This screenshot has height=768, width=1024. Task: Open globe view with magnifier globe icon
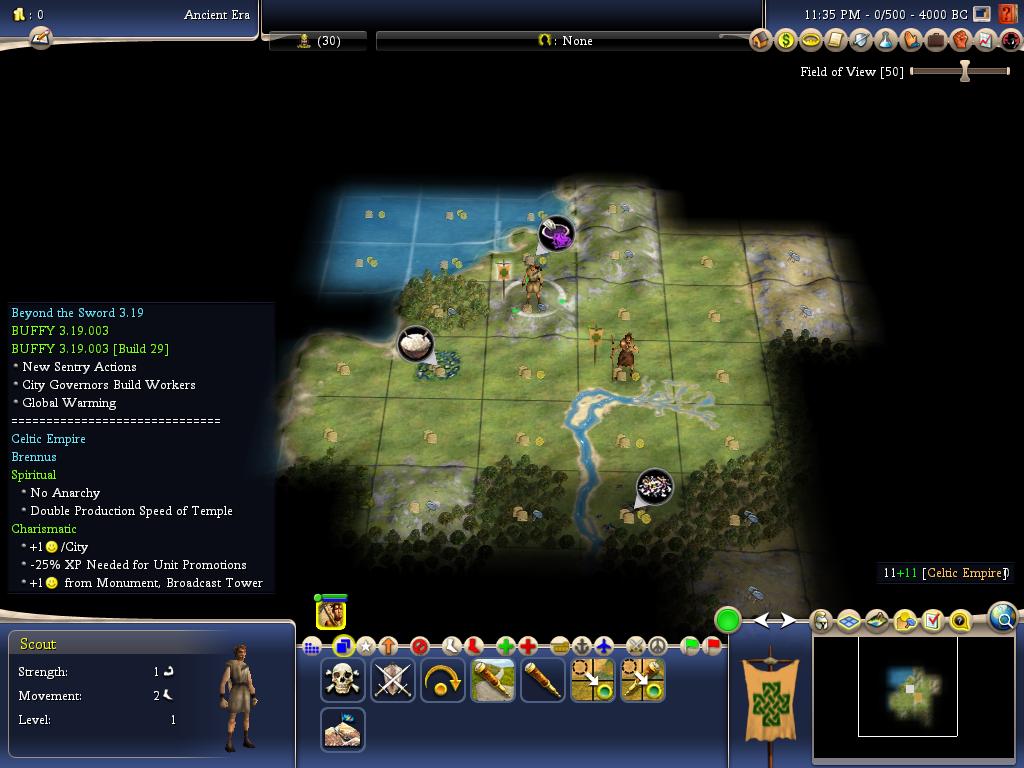pos(1003,618)
